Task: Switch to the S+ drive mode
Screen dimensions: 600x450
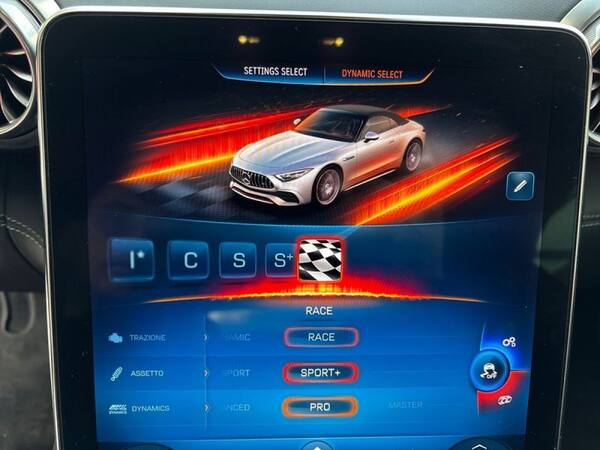Action: [x=280, y=261]
